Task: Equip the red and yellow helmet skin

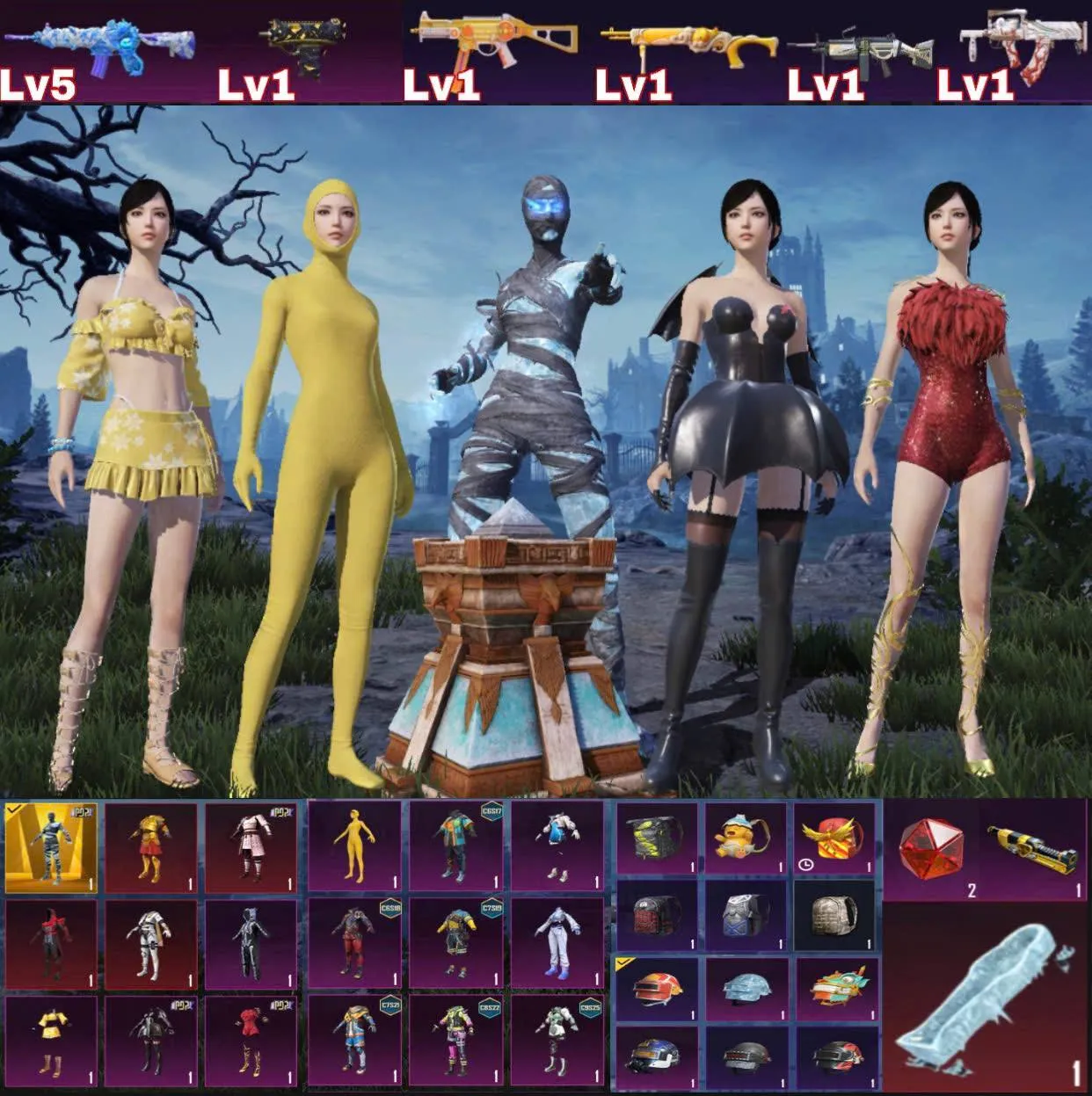Action: pos(656,989)
